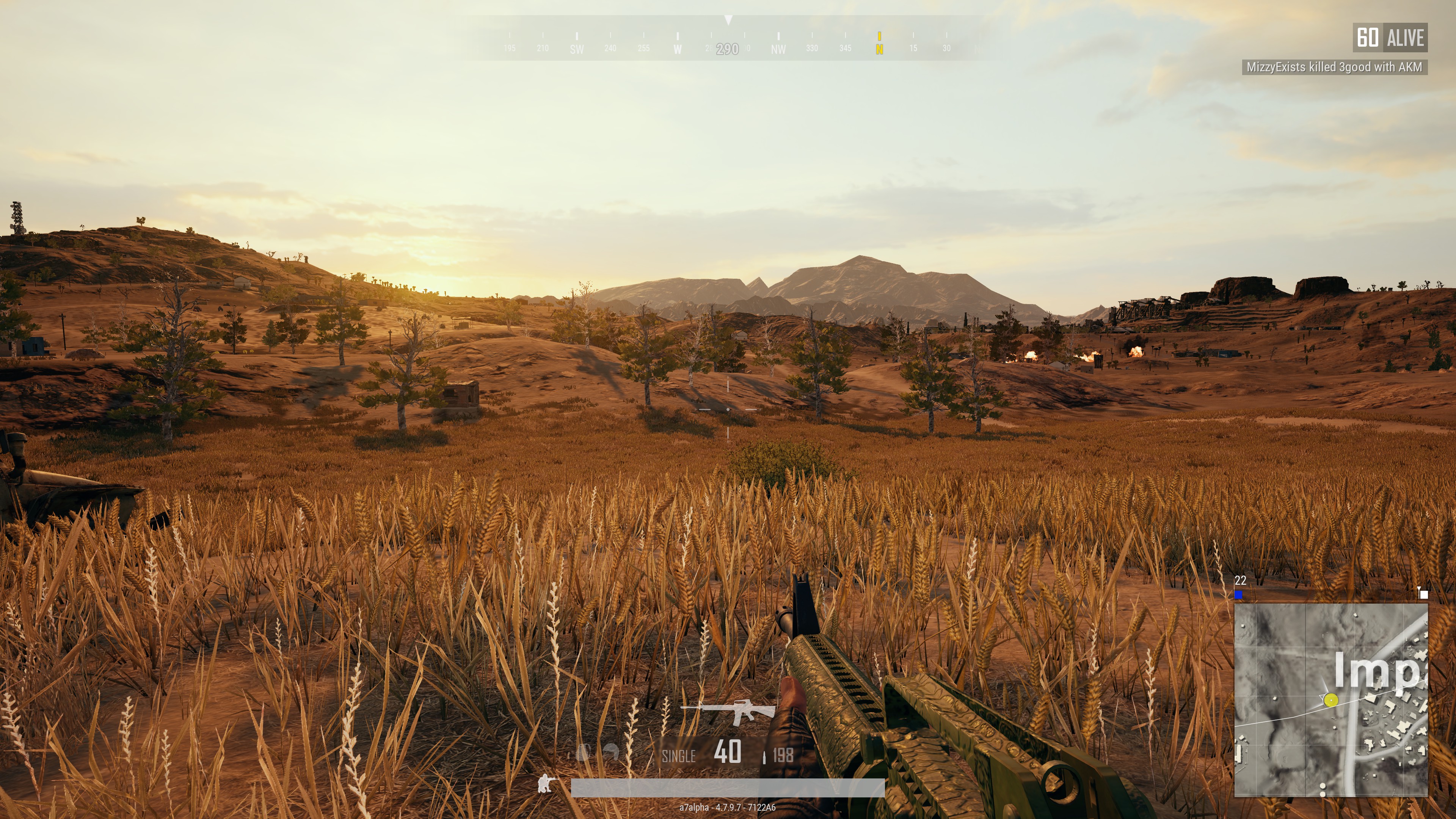
Task: Toggle the SINGLE fire mode label
Action: click(678, 756)
